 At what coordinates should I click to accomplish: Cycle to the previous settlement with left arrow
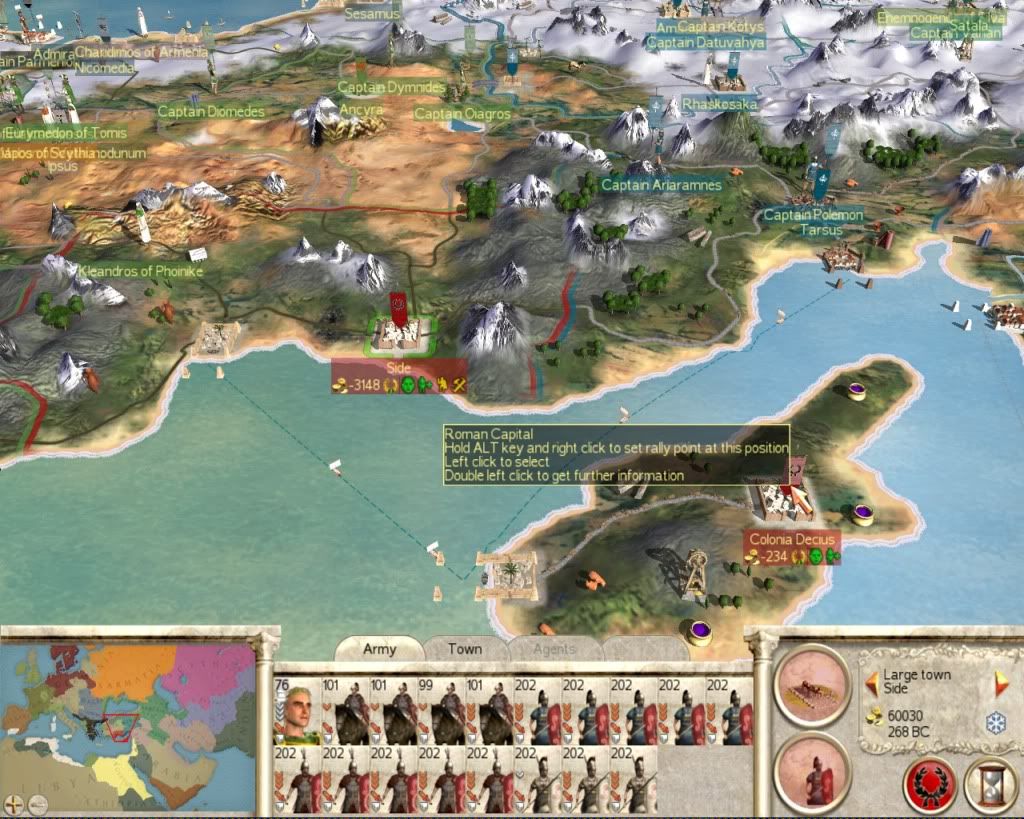pyautogui.click(x=872, y=684)
